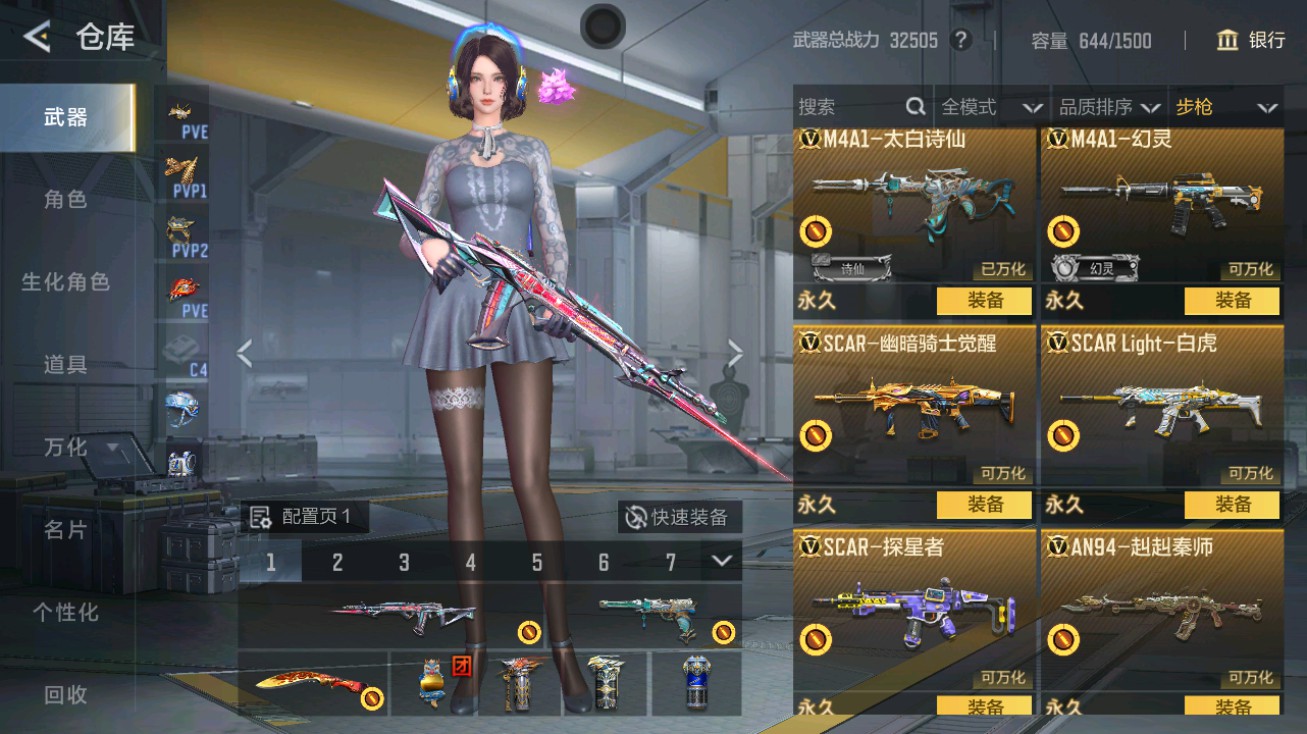1307x734 pixels.
Task: Click the search magnifier icon
Action: (x=916, y=106)
